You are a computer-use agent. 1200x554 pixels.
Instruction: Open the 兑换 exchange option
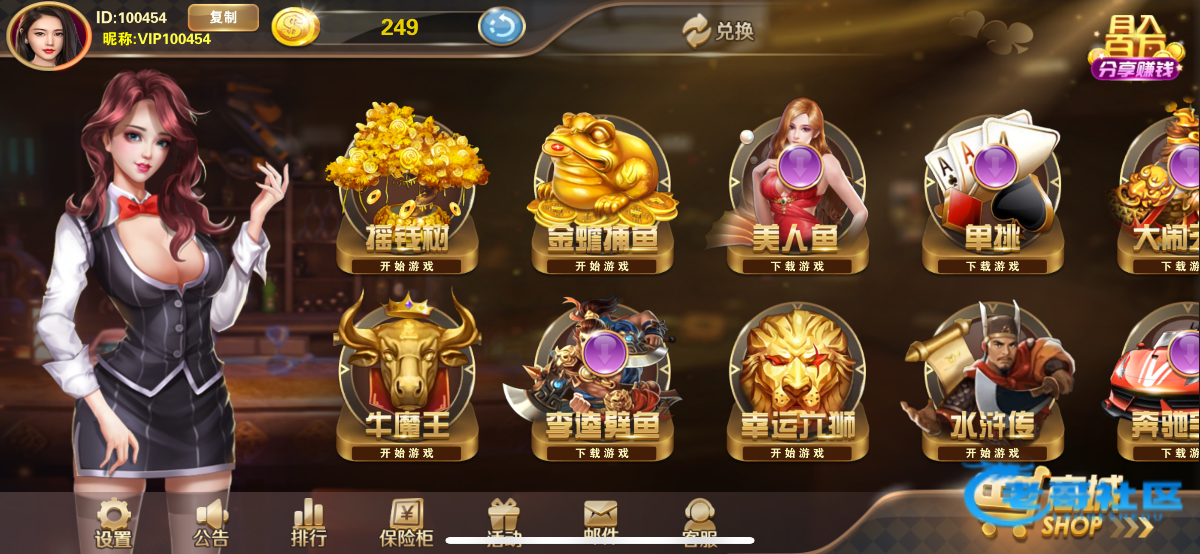pyautogui.click(x=719, y=31)
